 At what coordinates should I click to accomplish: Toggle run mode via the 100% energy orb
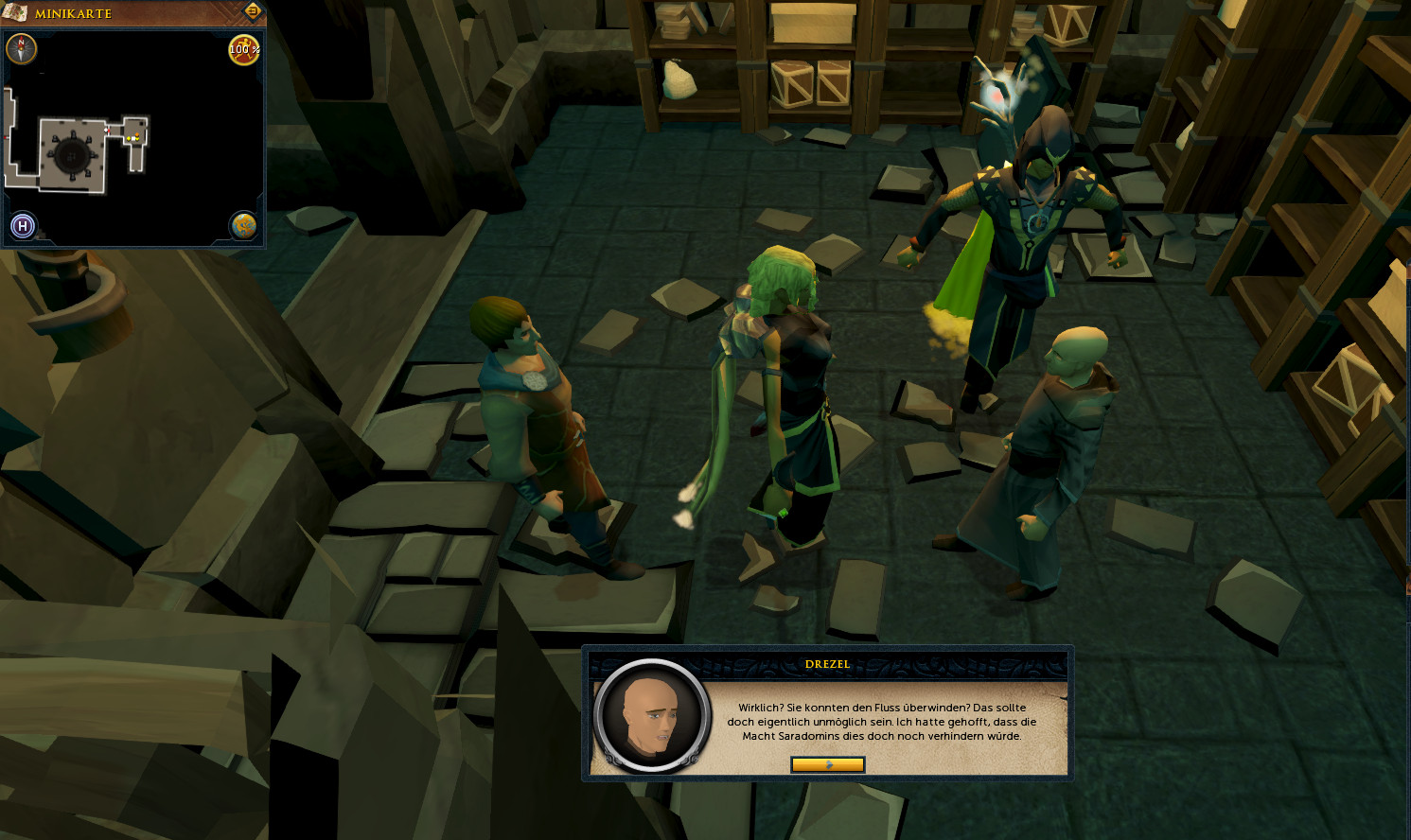(244, 49)
